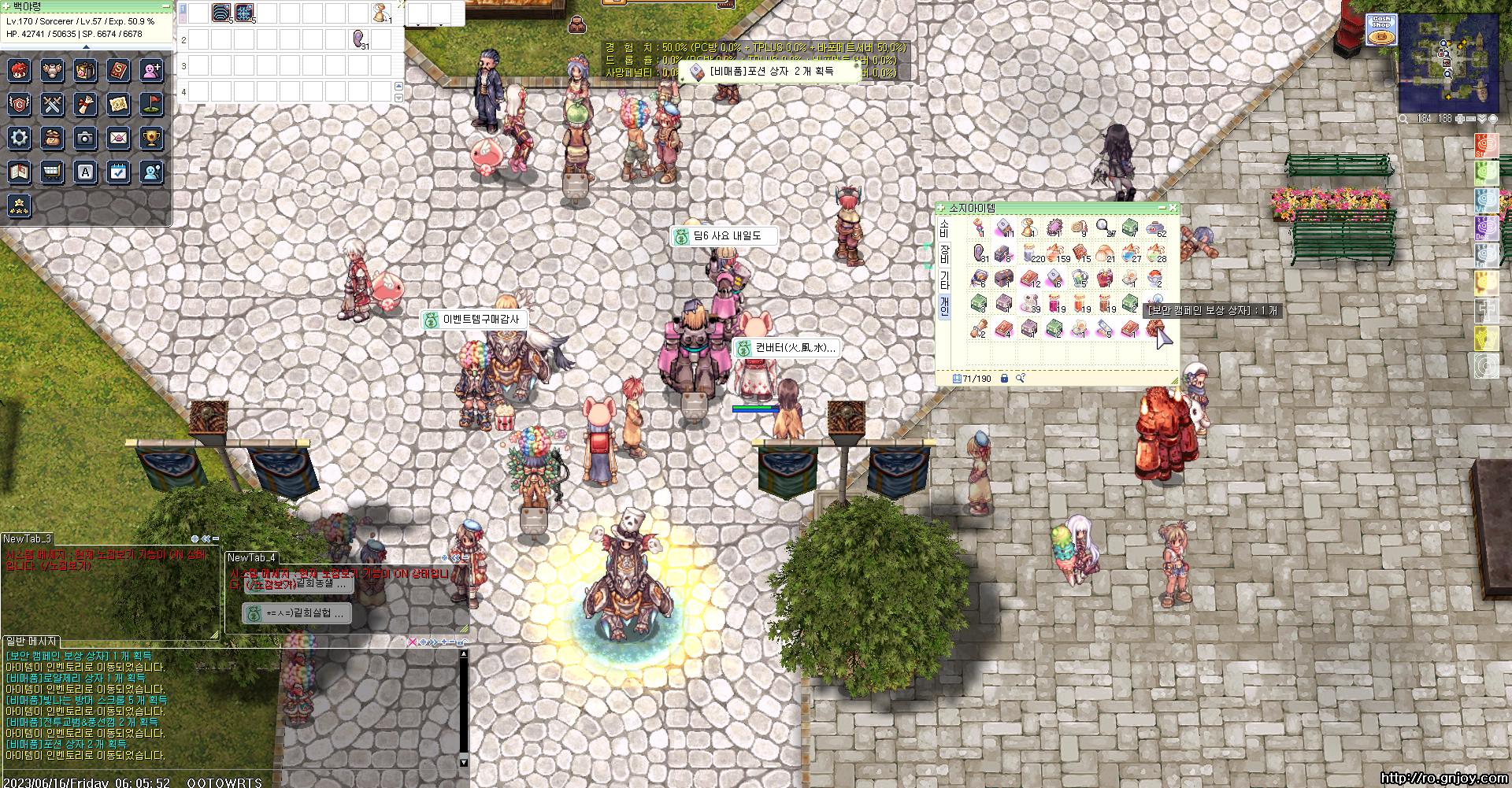1512x788 pixels.
Task: Close the inventory window
Action: click(1173, 208)
